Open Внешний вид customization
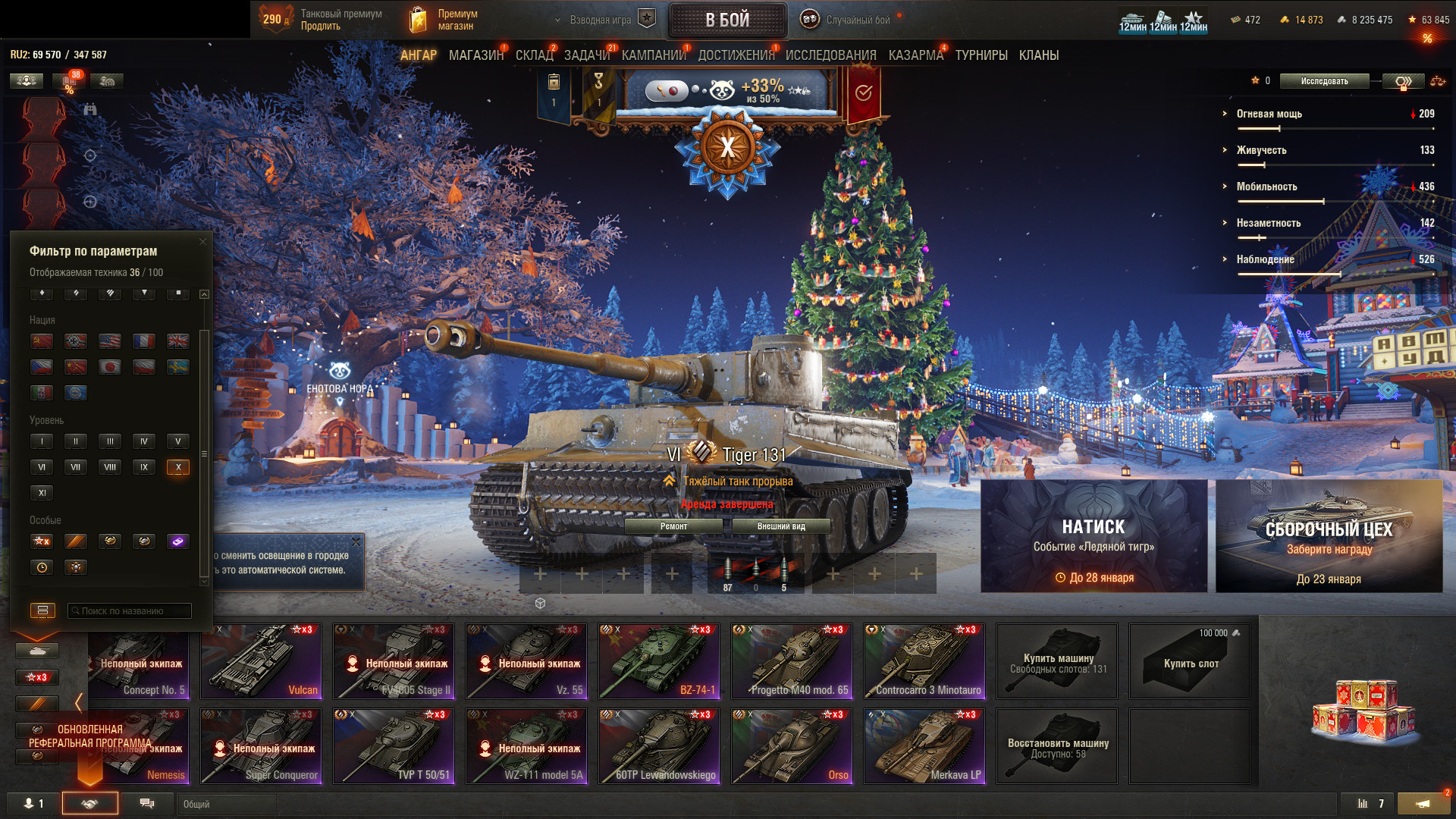1456x819 pixels. [x=781, y=526]
